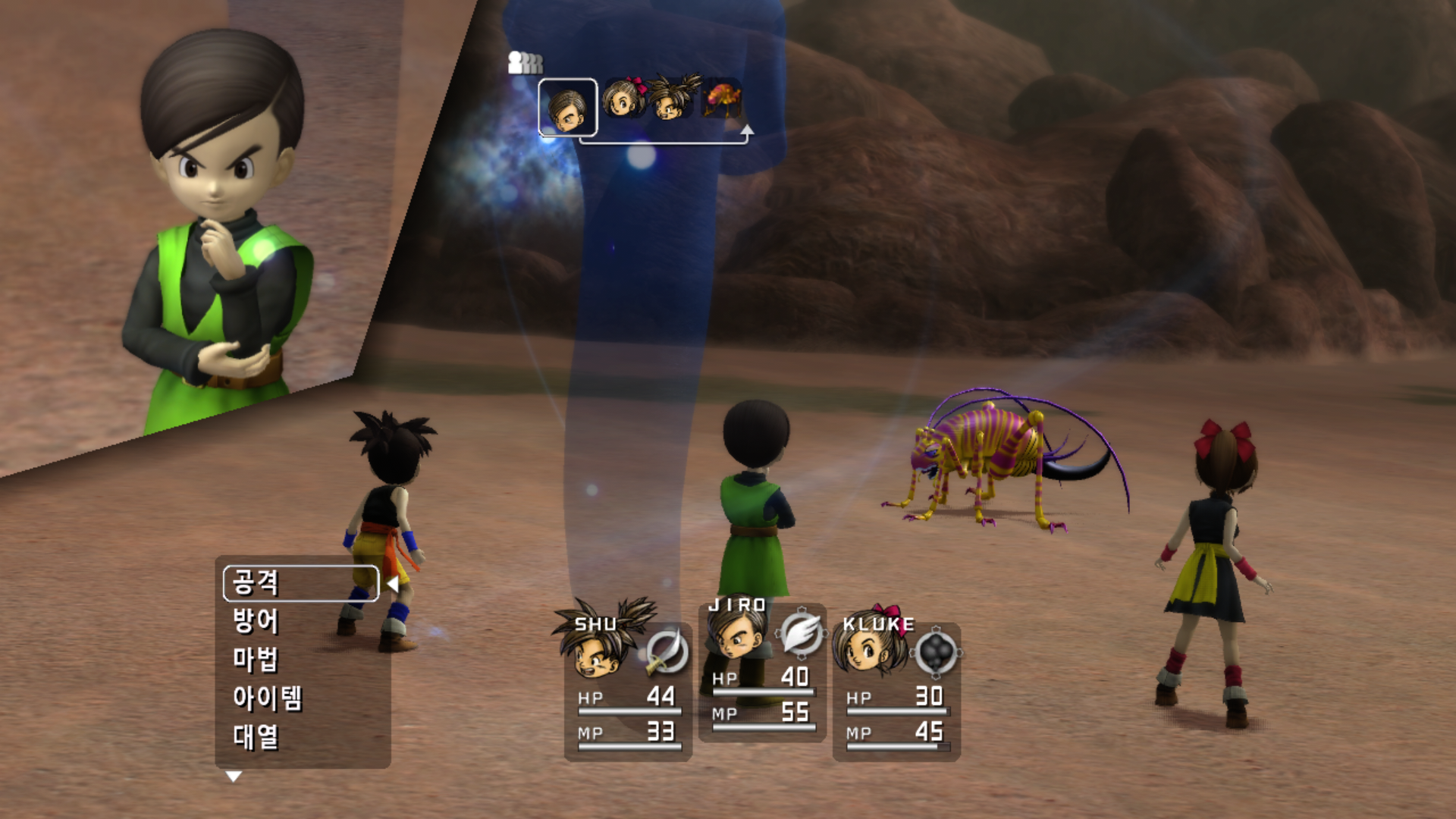Select the 대열 (Formation) command
The width and height of the screenshot is (1456, 819).
point(256,736)
